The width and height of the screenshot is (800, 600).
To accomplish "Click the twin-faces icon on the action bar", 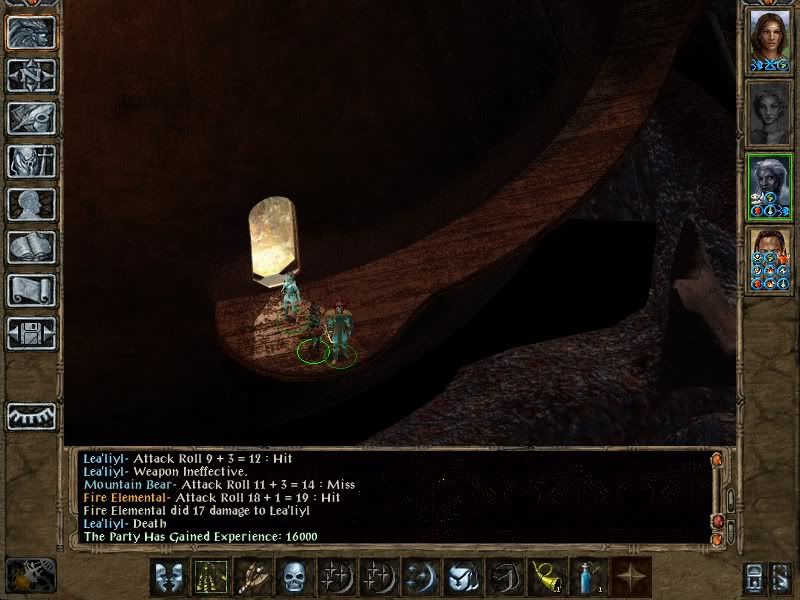I will click(x=168, y=577).
